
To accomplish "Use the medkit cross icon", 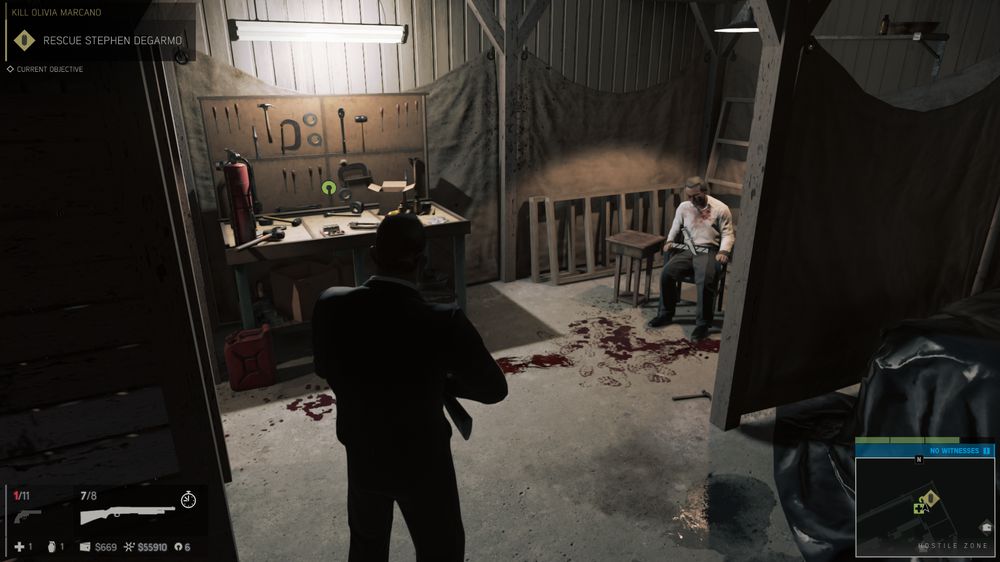I will pyautogui.click(x=18, y=547).
